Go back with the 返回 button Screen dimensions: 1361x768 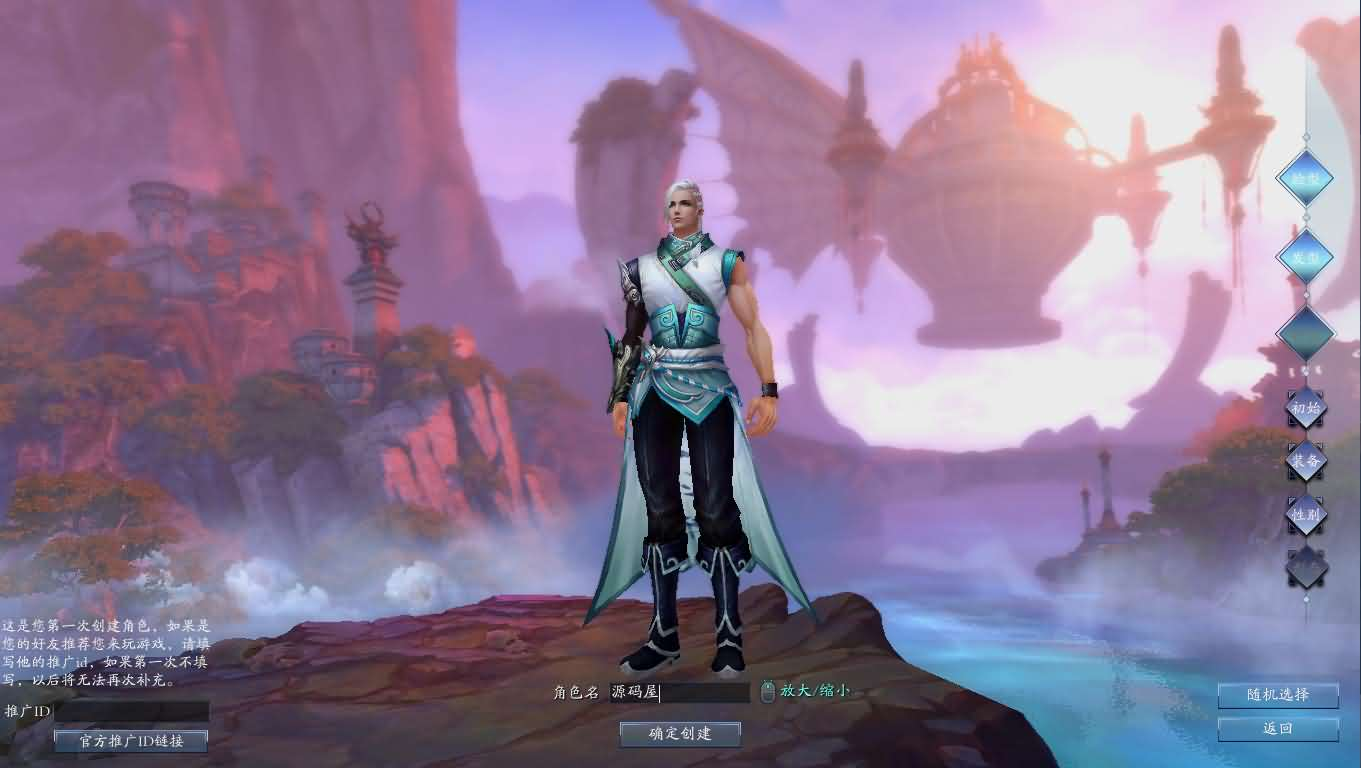coord(1278,729)
